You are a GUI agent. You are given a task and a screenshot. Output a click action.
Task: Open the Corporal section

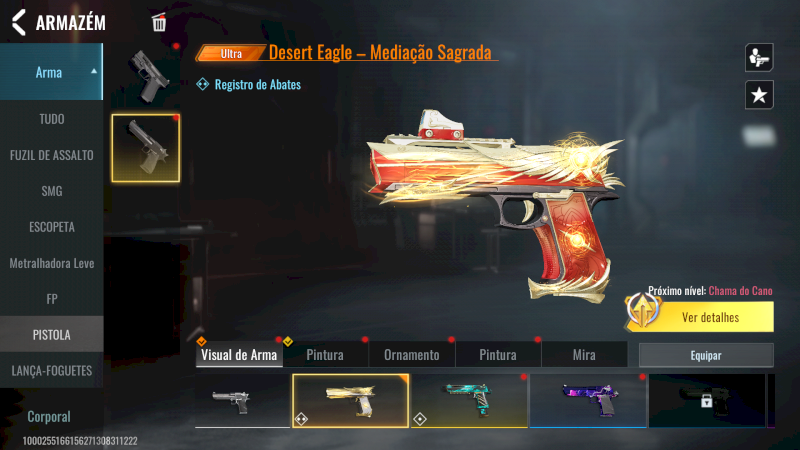pyautogui.click(x=51, y=416)
